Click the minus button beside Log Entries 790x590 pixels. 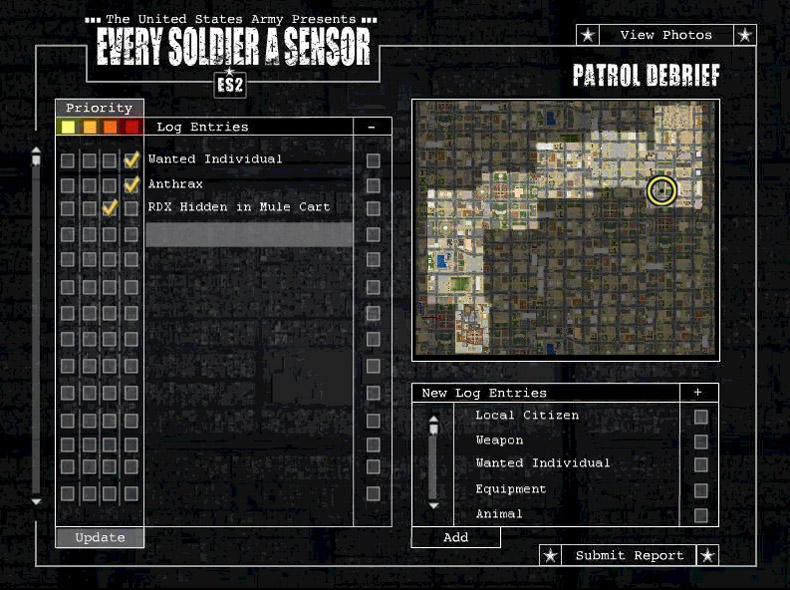(x=372, y=127)
